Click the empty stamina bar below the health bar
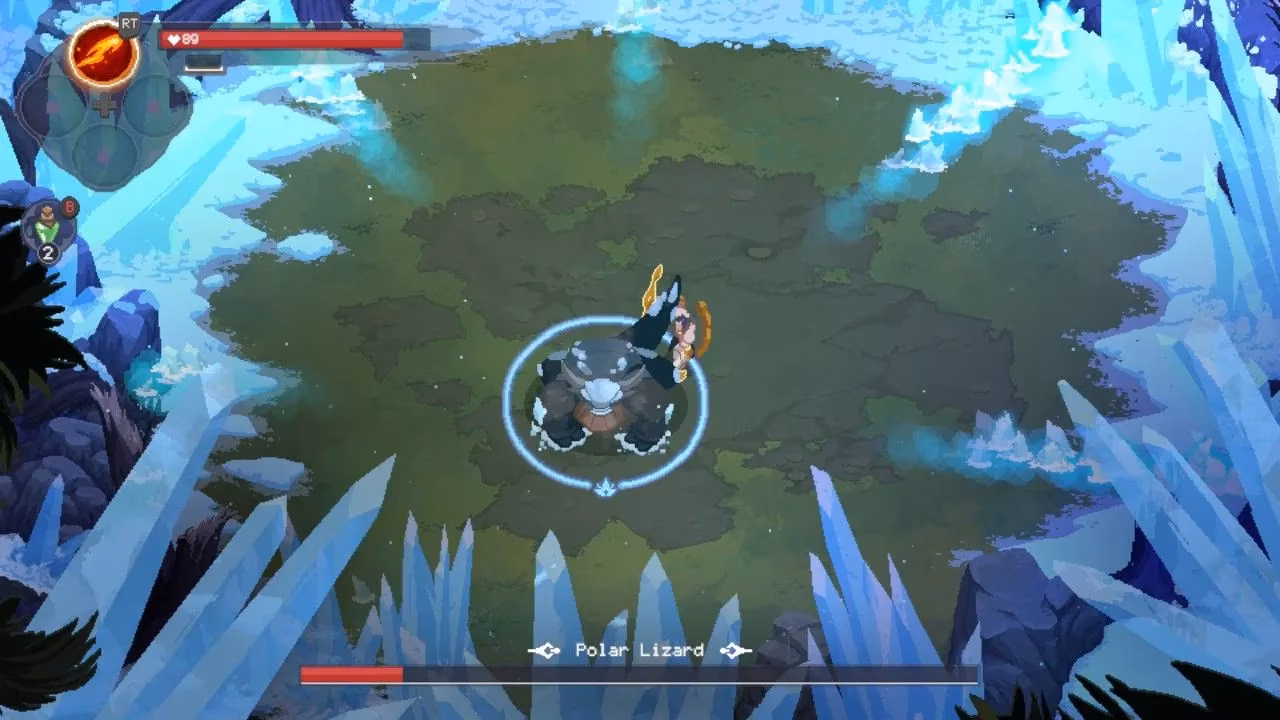The width and height of the screenshot is (1280, 720). 203,64
